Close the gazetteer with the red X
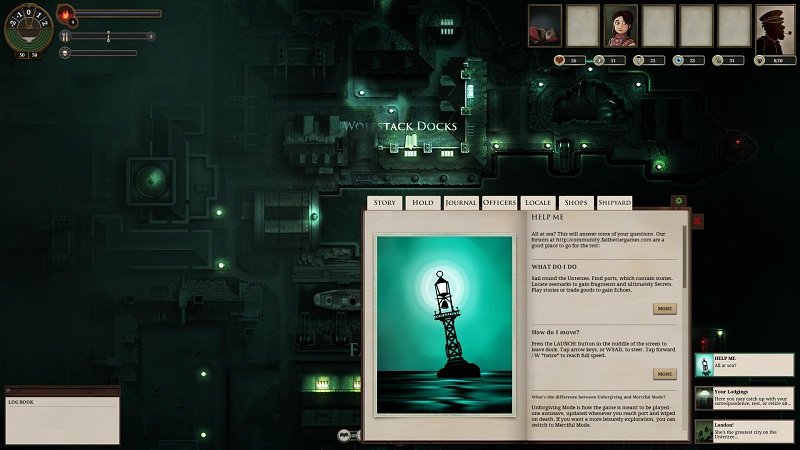 point(698,220)
